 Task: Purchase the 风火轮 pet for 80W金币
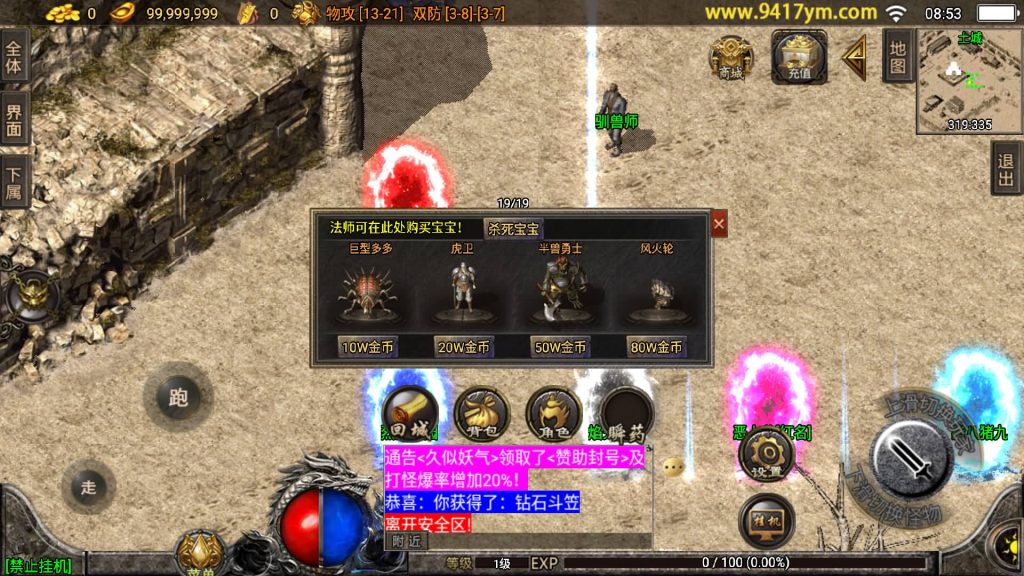point(656,347)
